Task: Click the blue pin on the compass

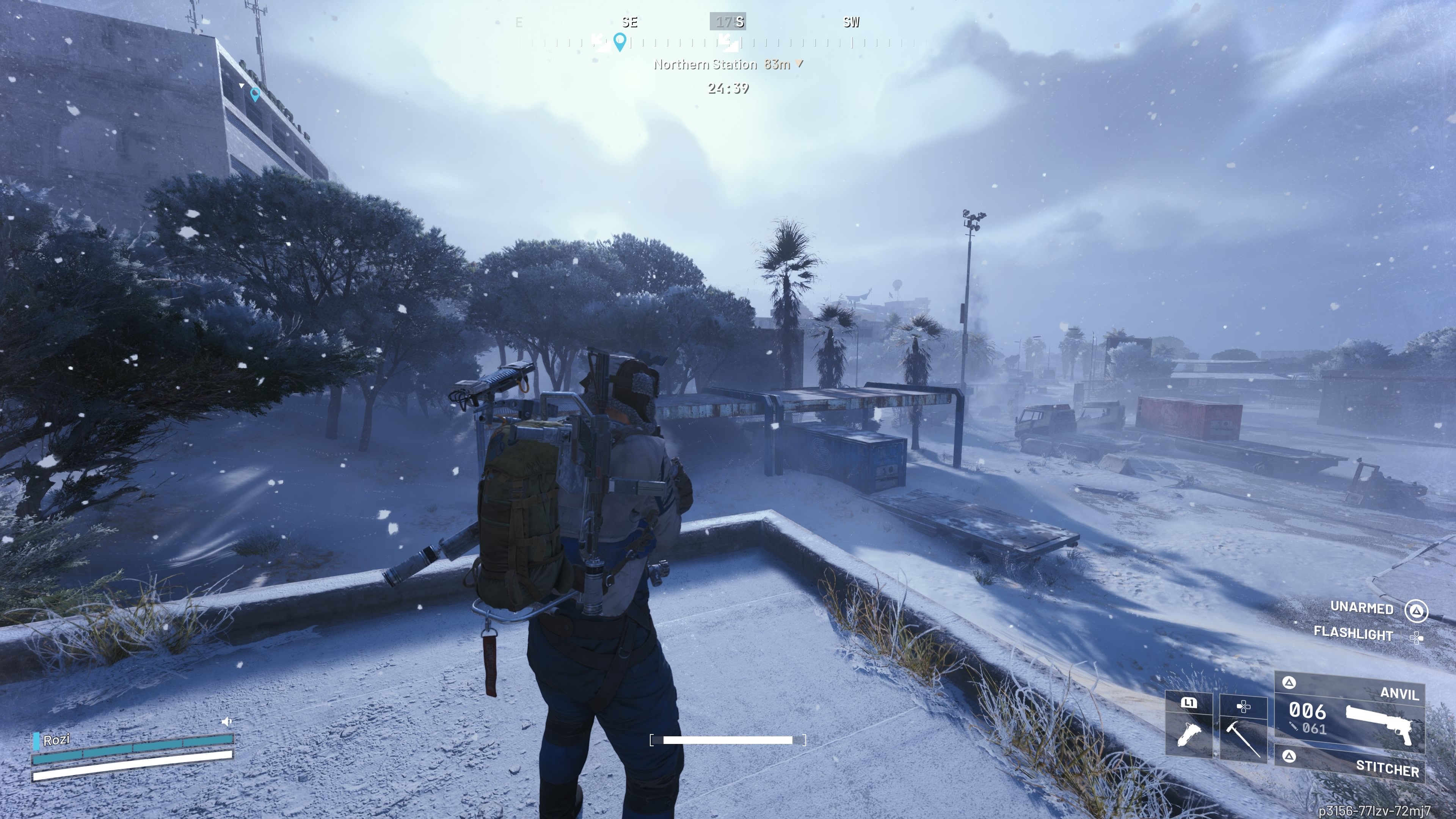Action: (620, 41)
